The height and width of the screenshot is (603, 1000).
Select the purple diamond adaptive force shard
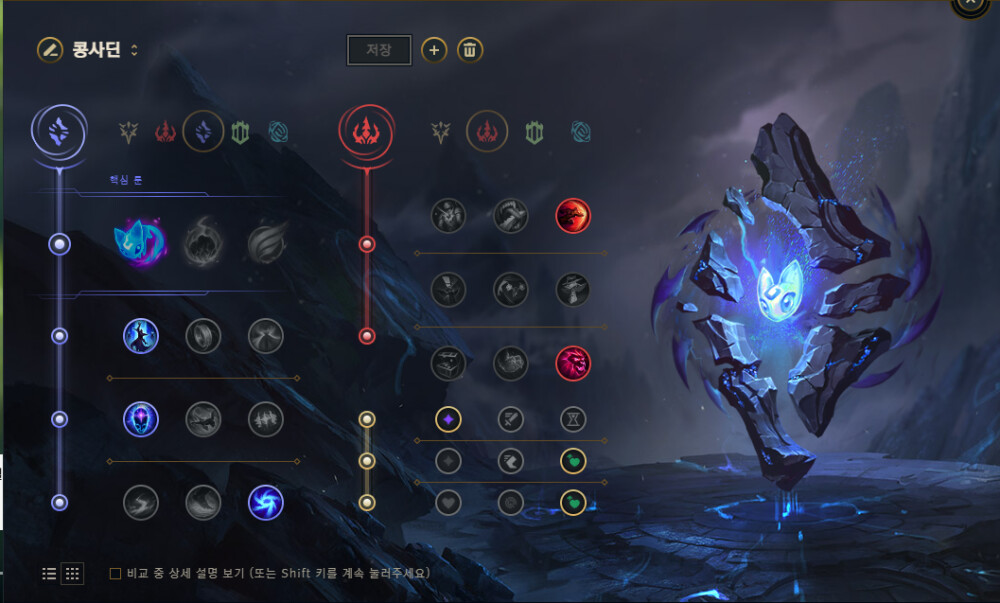[449, 419]
